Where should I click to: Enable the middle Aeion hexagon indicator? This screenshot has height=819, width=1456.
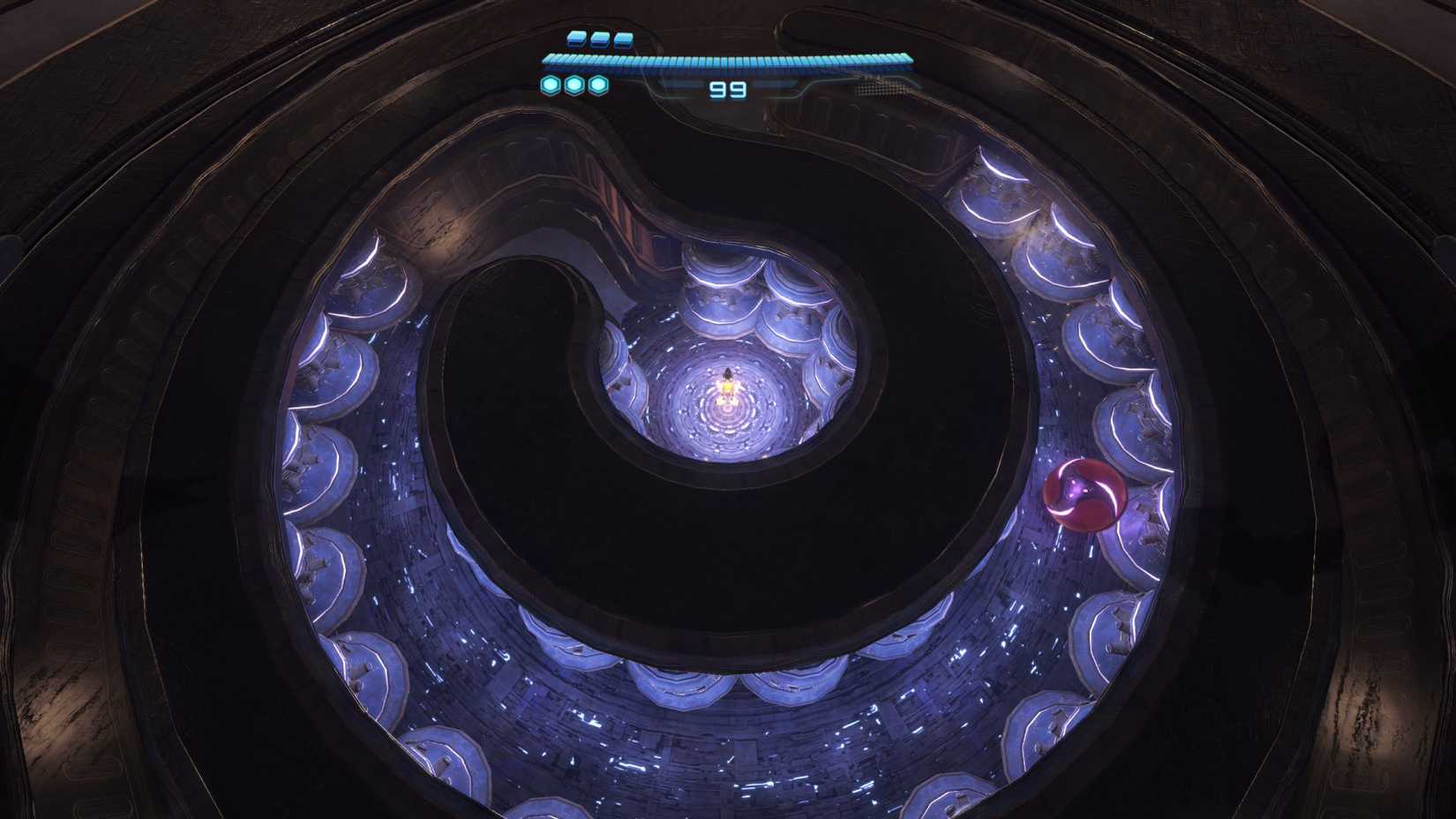[x=574, y=85]
